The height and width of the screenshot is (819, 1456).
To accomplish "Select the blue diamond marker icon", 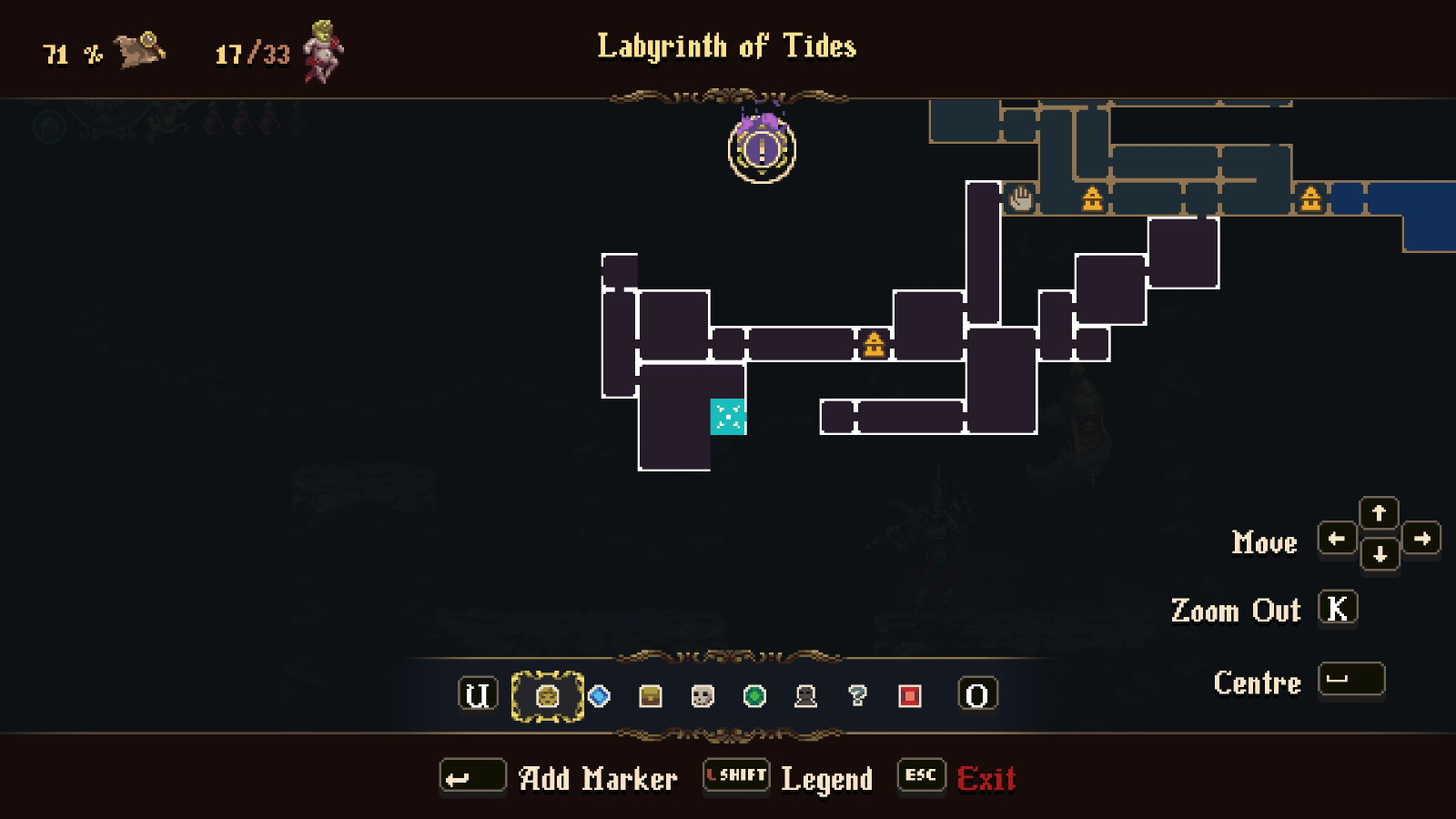I will (598, 696).
